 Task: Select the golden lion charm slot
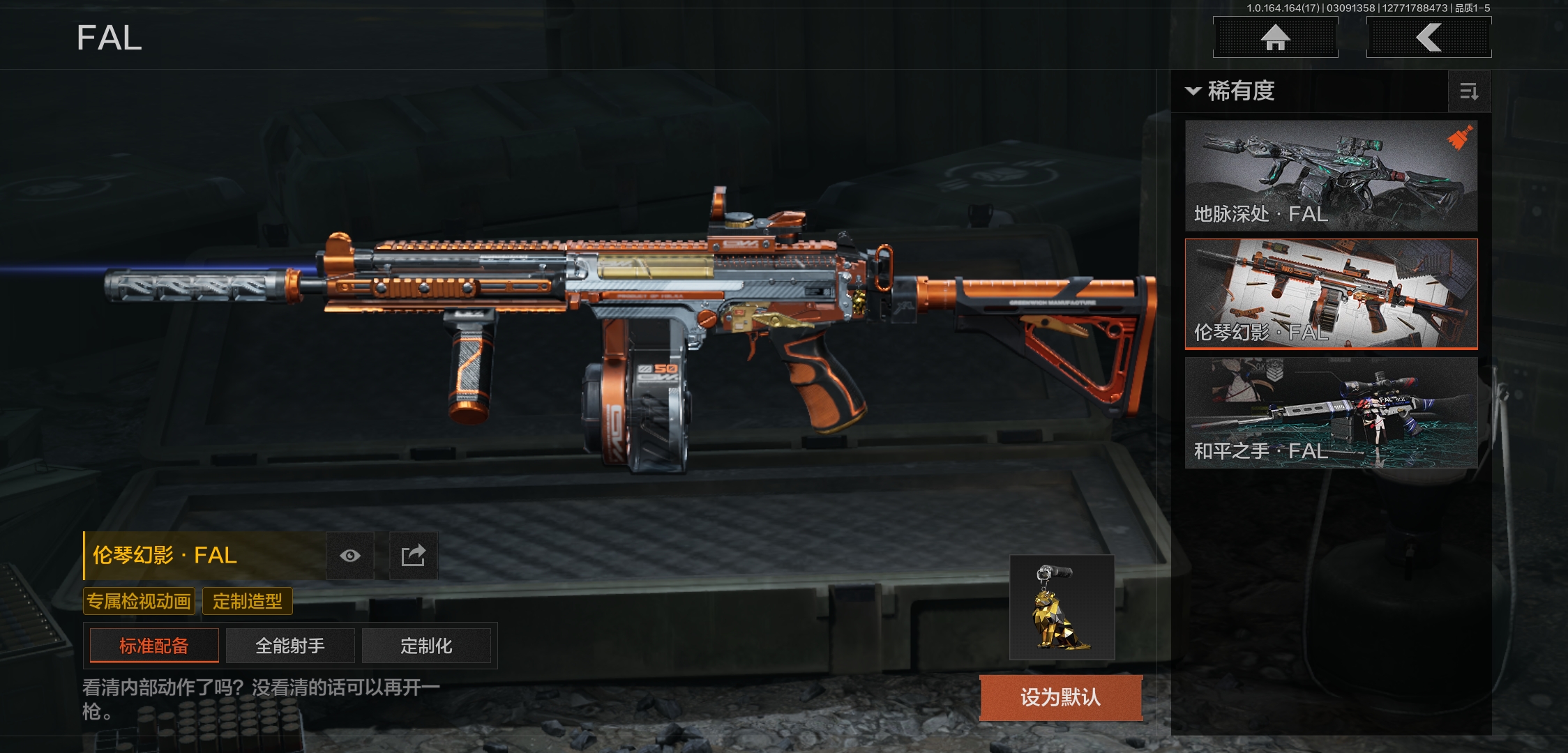1062,607
